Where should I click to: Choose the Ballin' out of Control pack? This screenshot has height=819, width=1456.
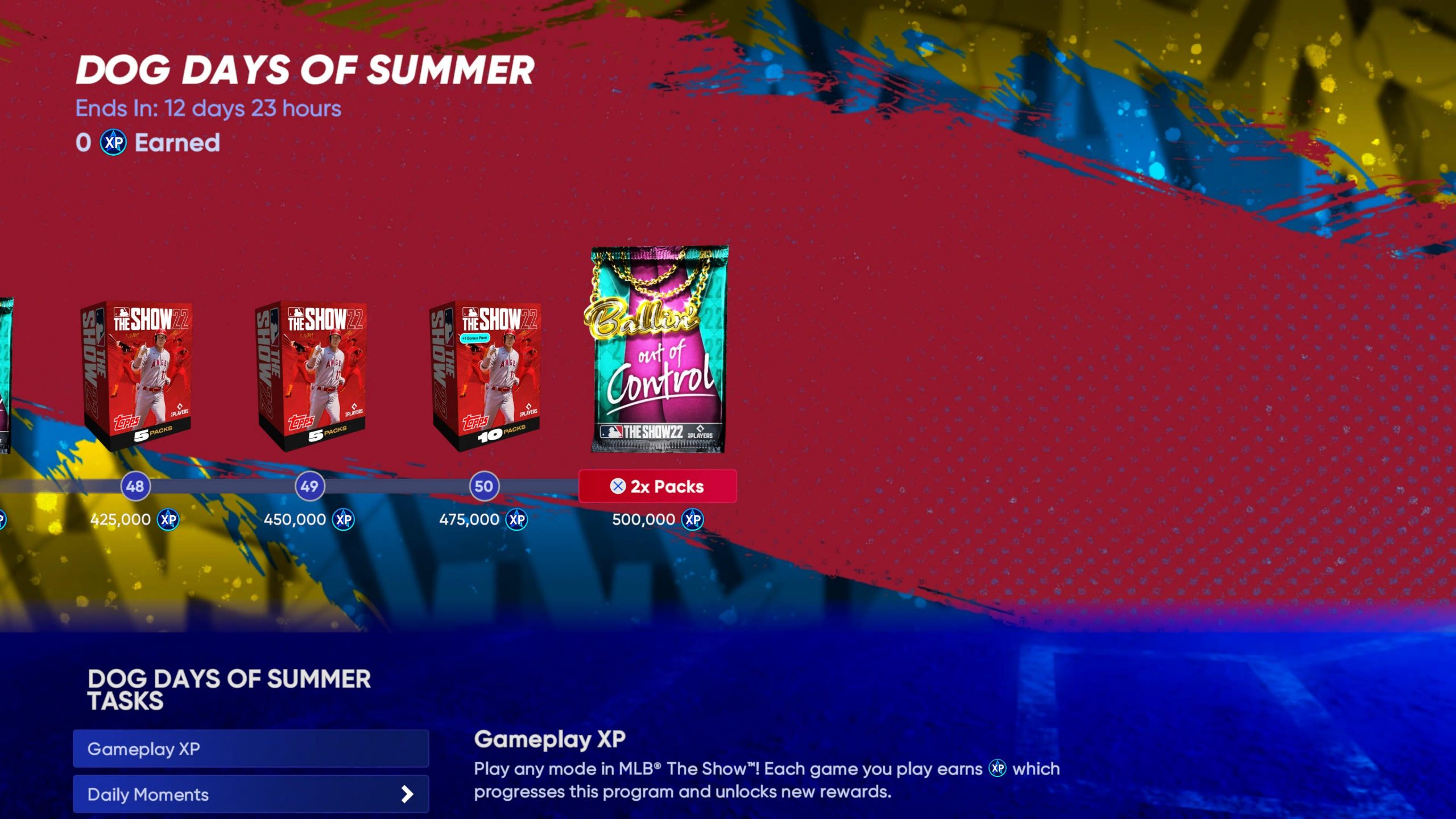pyautogui.click(x=659, y=349)
